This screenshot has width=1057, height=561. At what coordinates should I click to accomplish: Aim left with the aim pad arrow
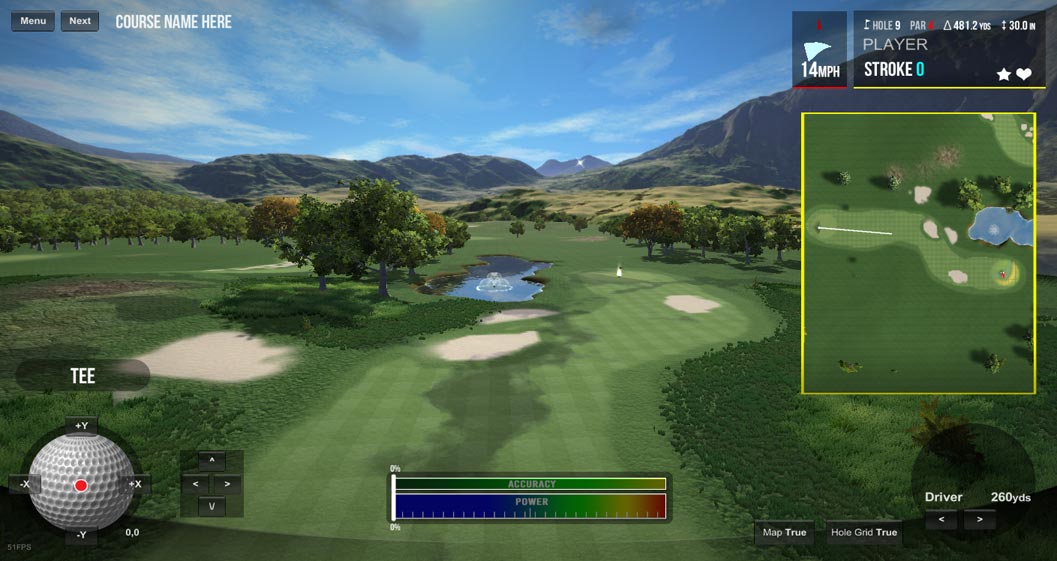[195, 484]
